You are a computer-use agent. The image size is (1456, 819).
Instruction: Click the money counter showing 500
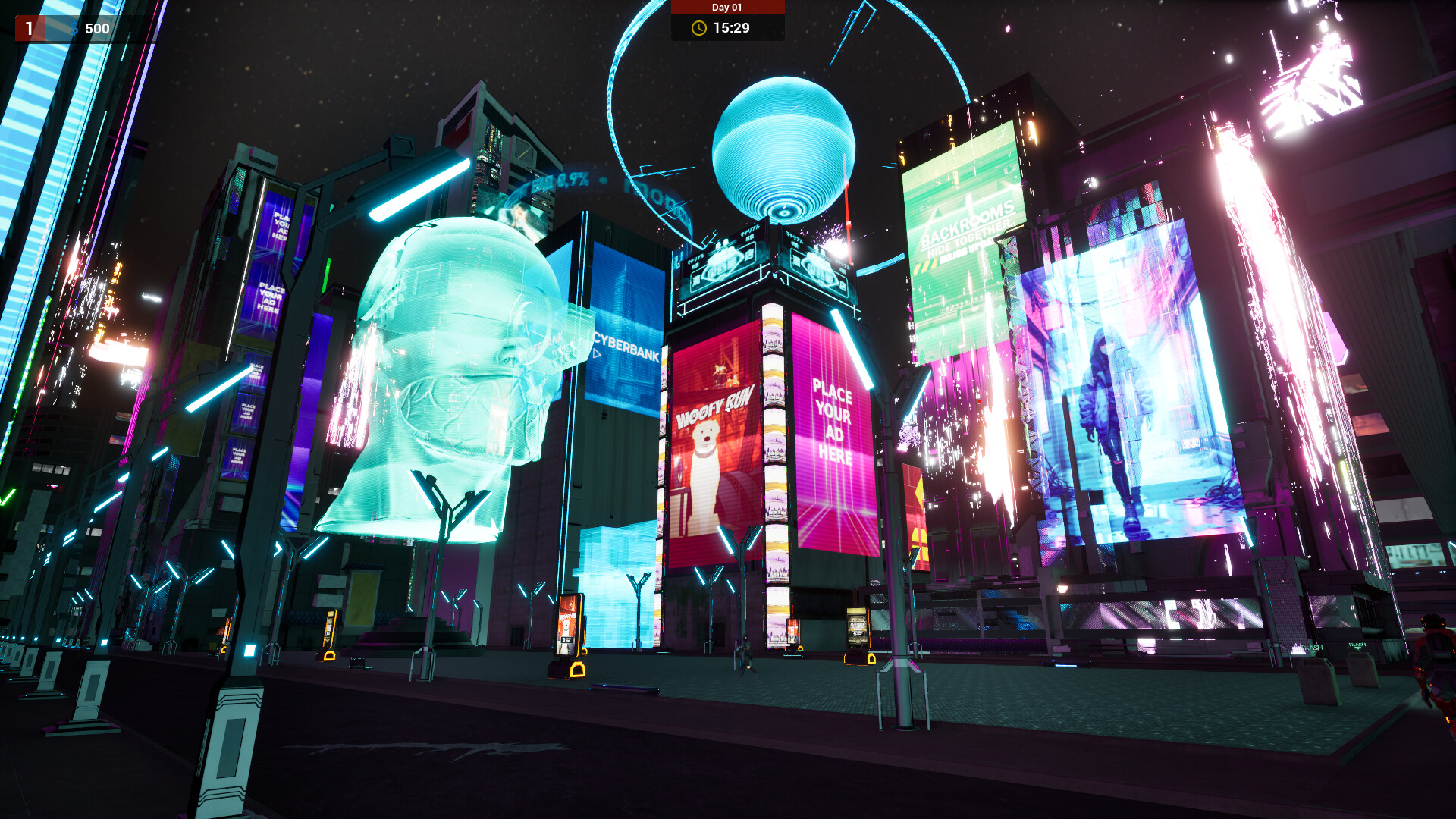point(97,28)
